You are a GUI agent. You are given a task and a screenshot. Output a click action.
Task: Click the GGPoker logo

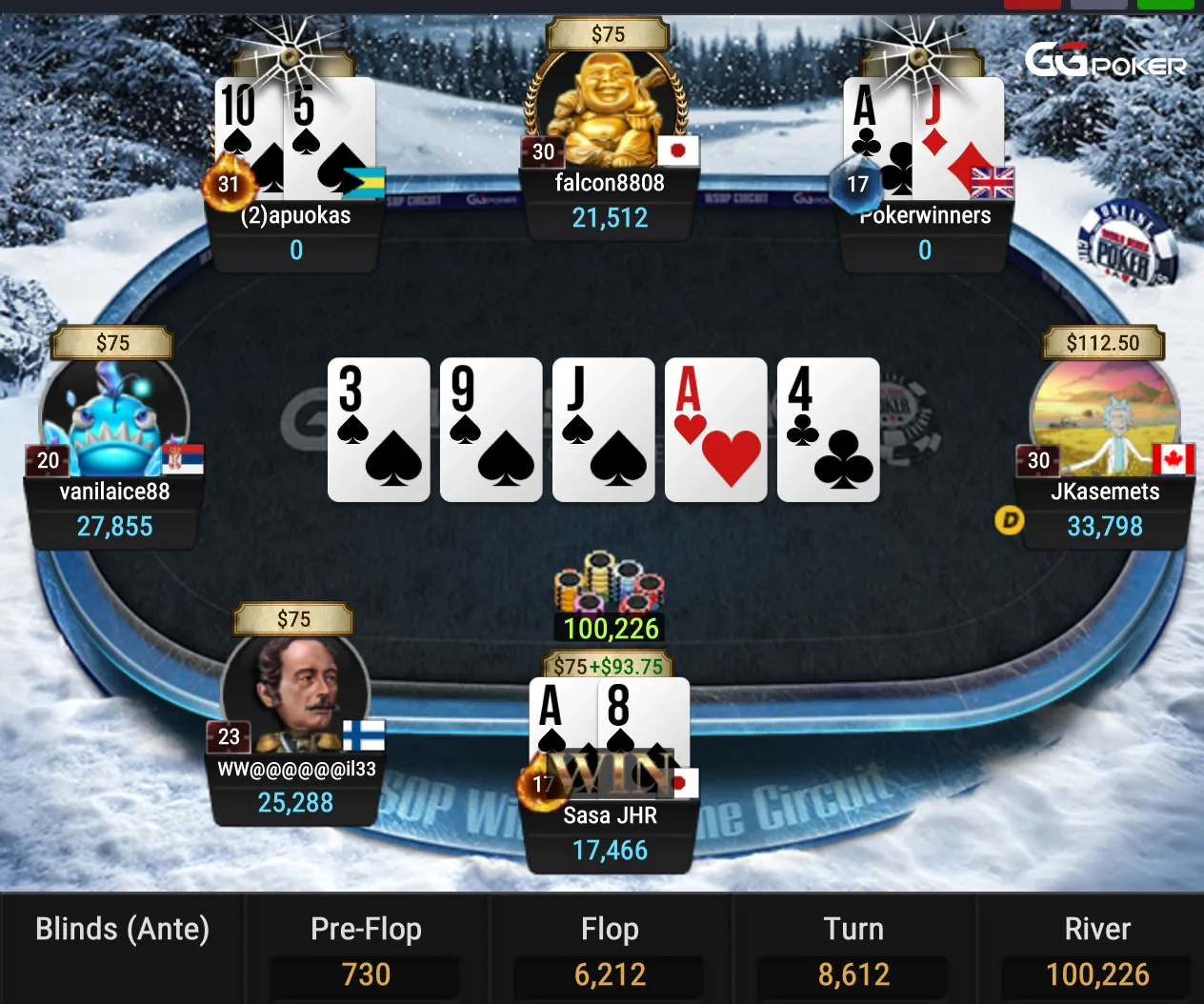click(1105, 63)
